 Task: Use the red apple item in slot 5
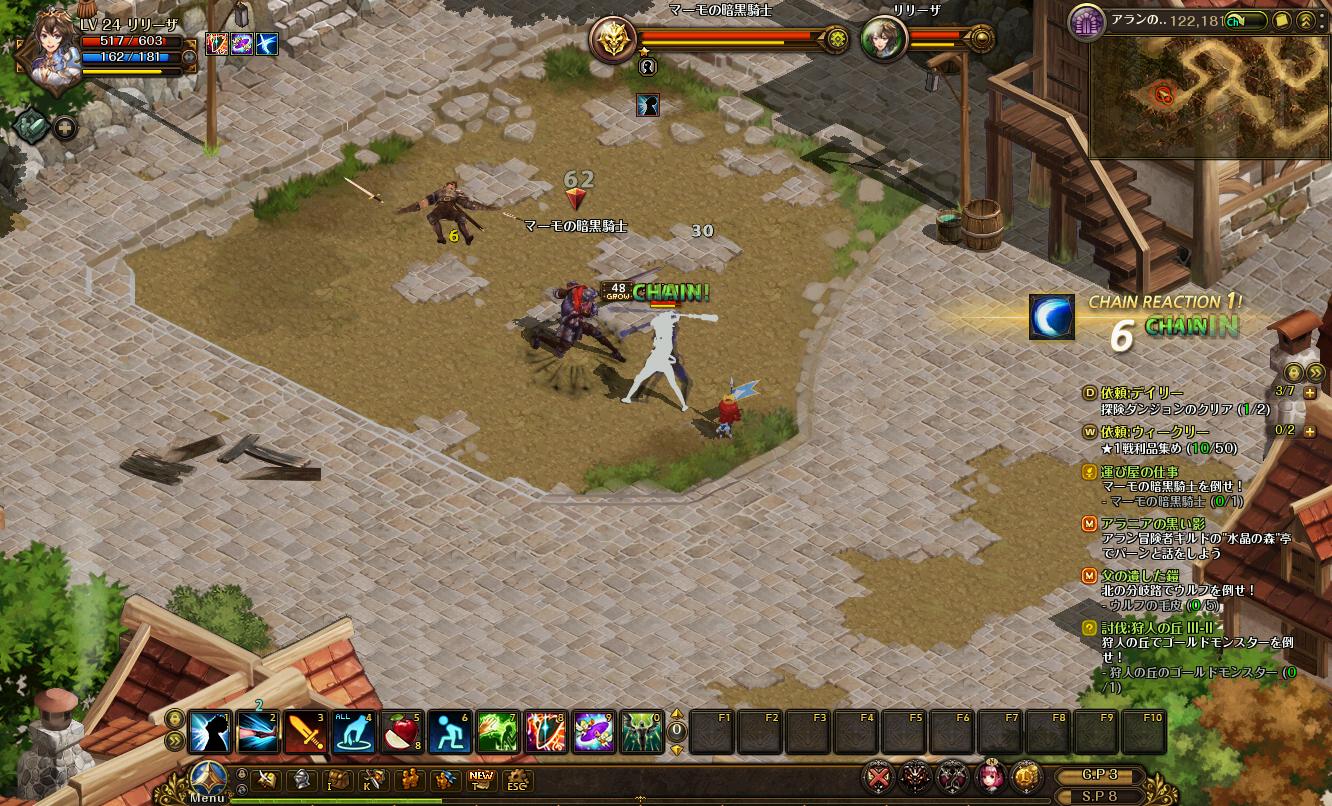[x=401, y=732]
